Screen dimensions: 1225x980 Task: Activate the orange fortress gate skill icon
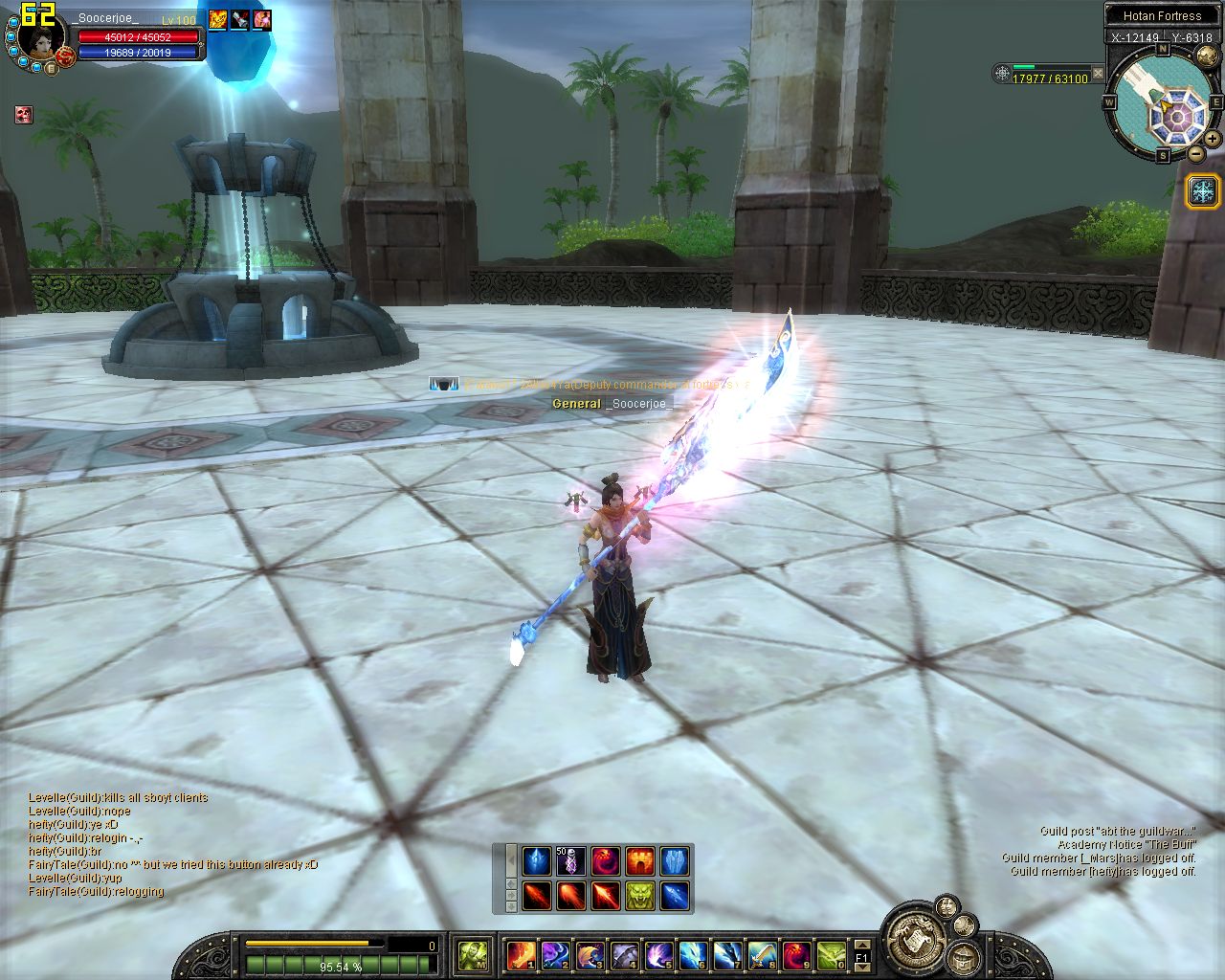[x=640, y=860]
